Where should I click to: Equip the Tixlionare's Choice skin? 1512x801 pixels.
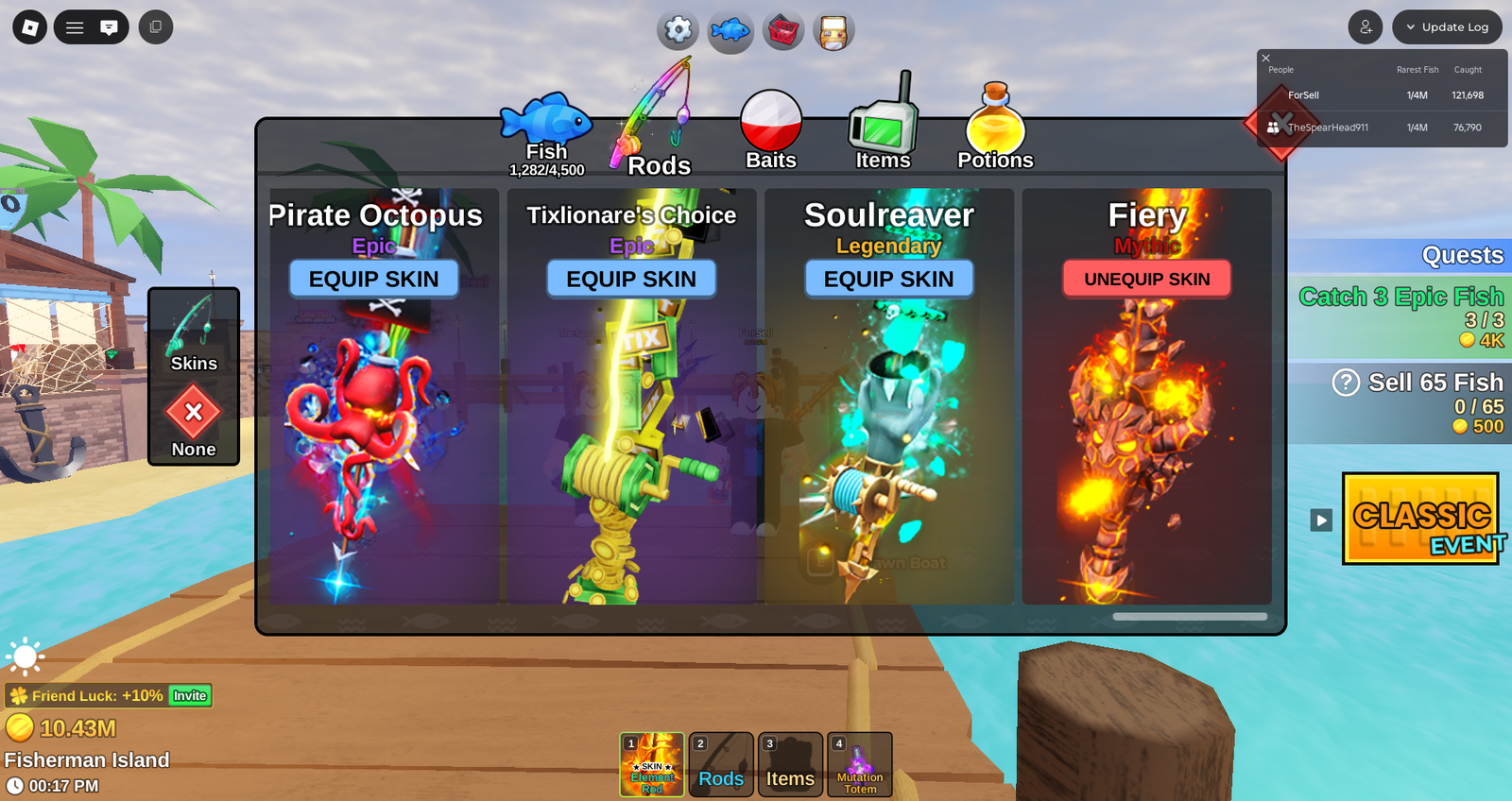[x=631, y=279]
